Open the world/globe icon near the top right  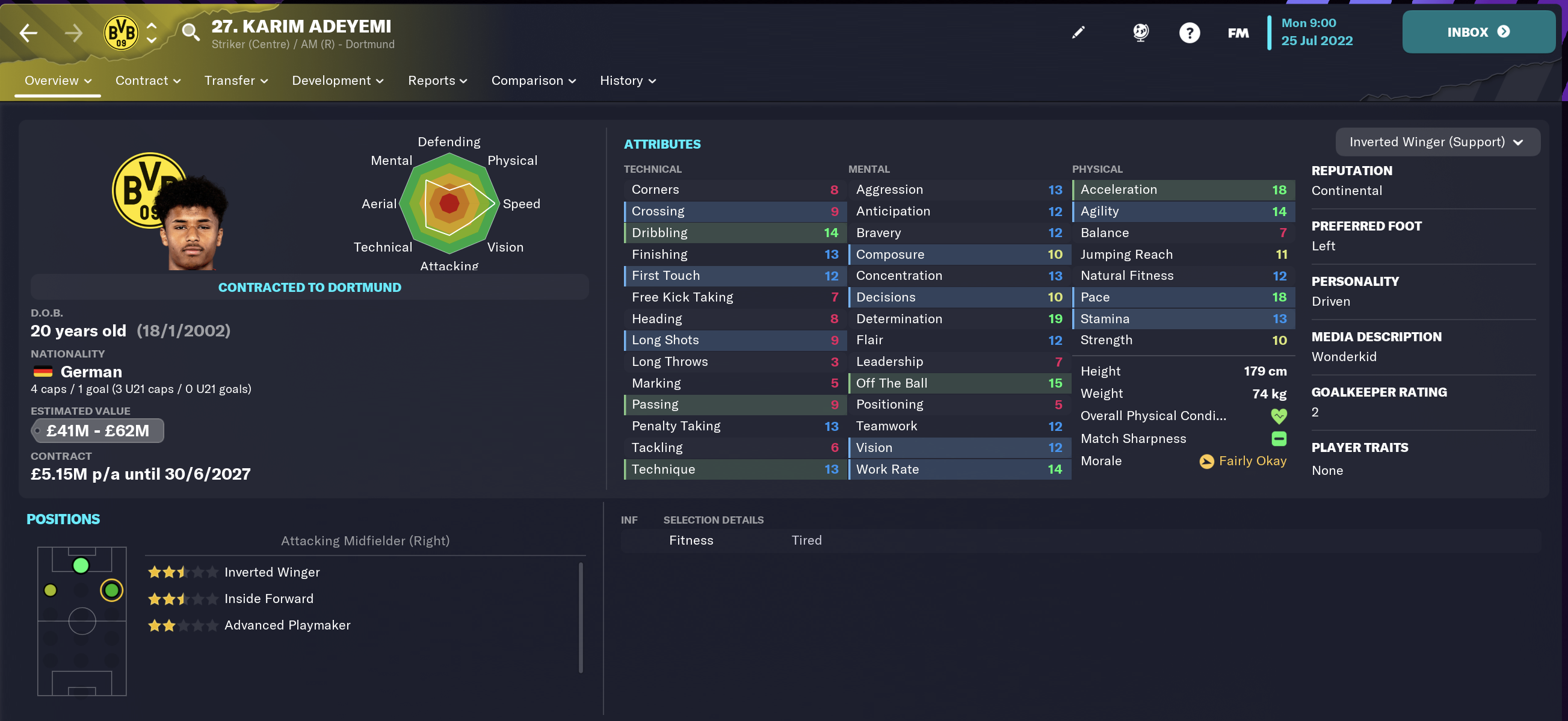(1140, 32)
